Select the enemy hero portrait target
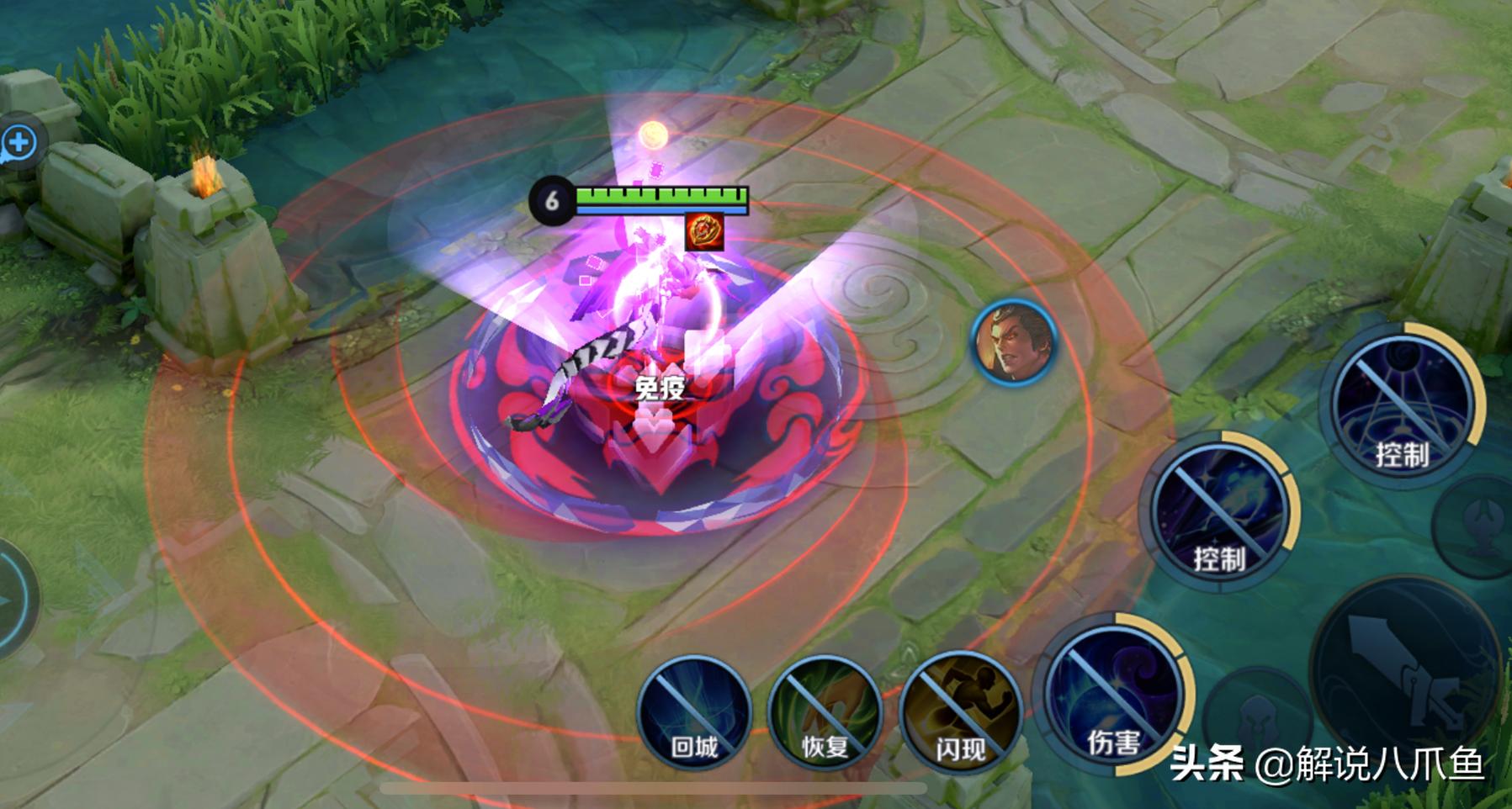 1014,342
